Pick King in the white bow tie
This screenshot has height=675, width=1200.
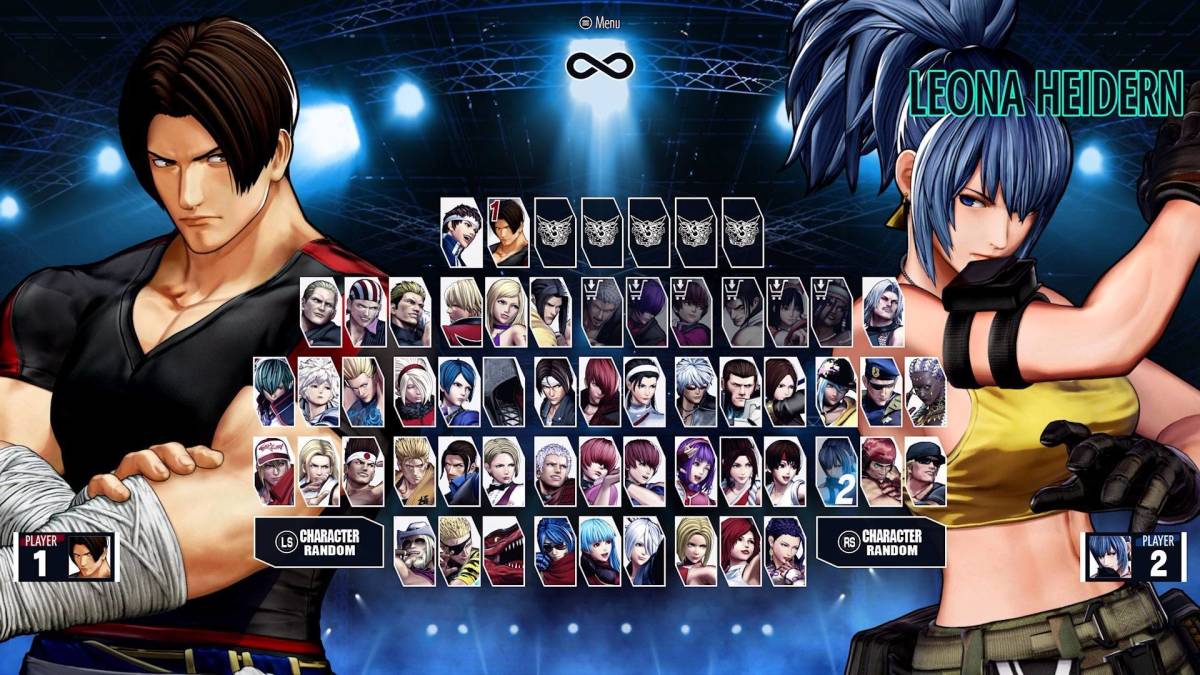[x=504, y=471]
